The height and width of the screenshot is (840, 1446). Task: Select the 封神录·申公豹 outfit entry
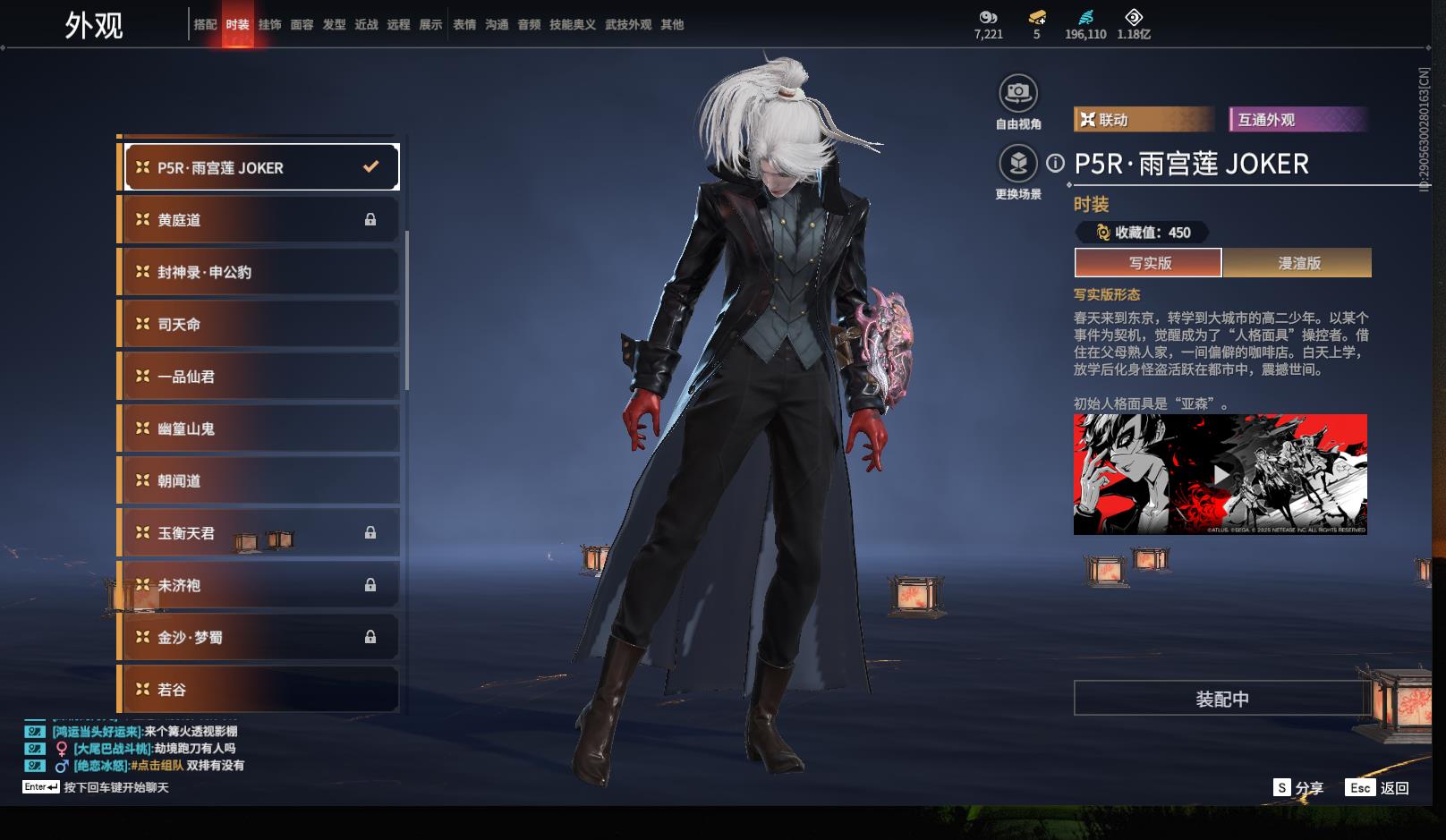click(x=259, y=272)
